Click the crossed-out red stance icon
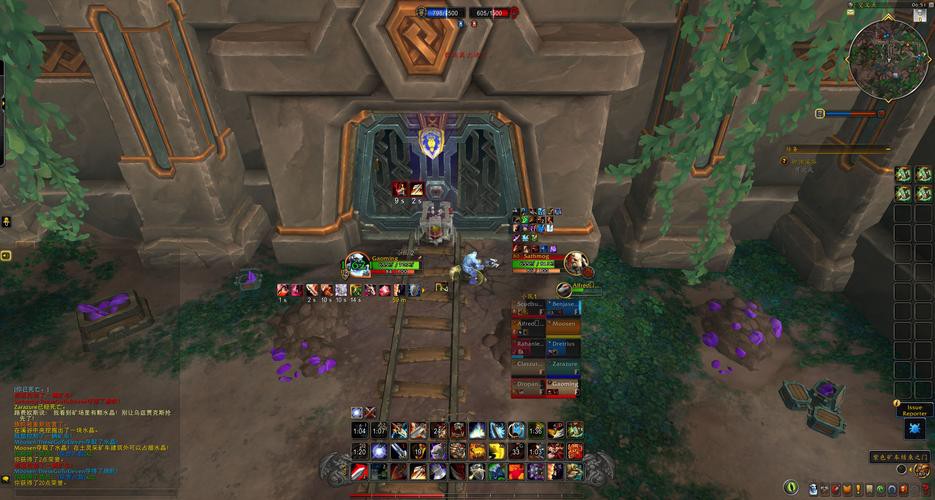 370,412
